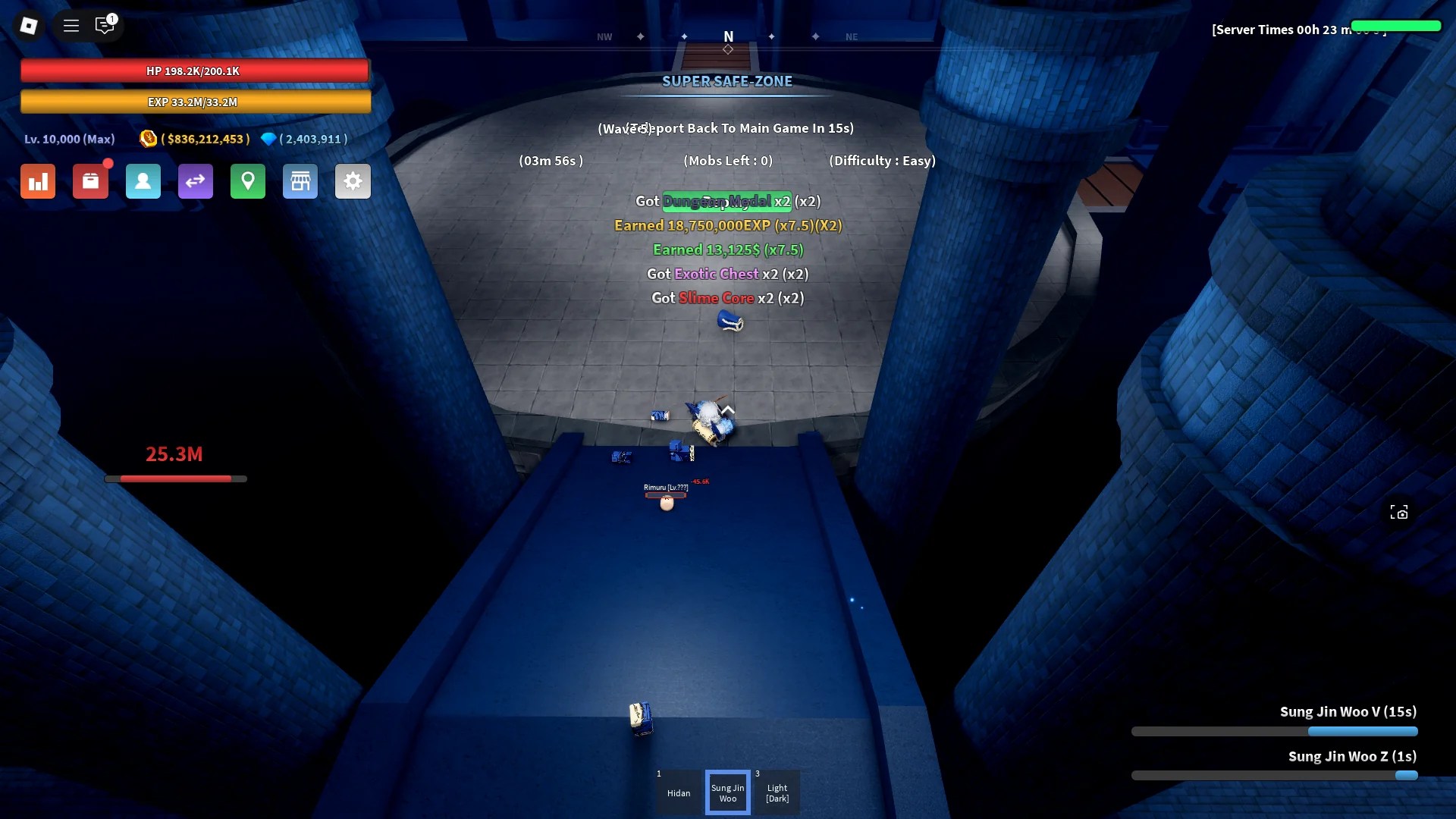
Task: Click the yellow EXP bar
Action: [195, 102]
